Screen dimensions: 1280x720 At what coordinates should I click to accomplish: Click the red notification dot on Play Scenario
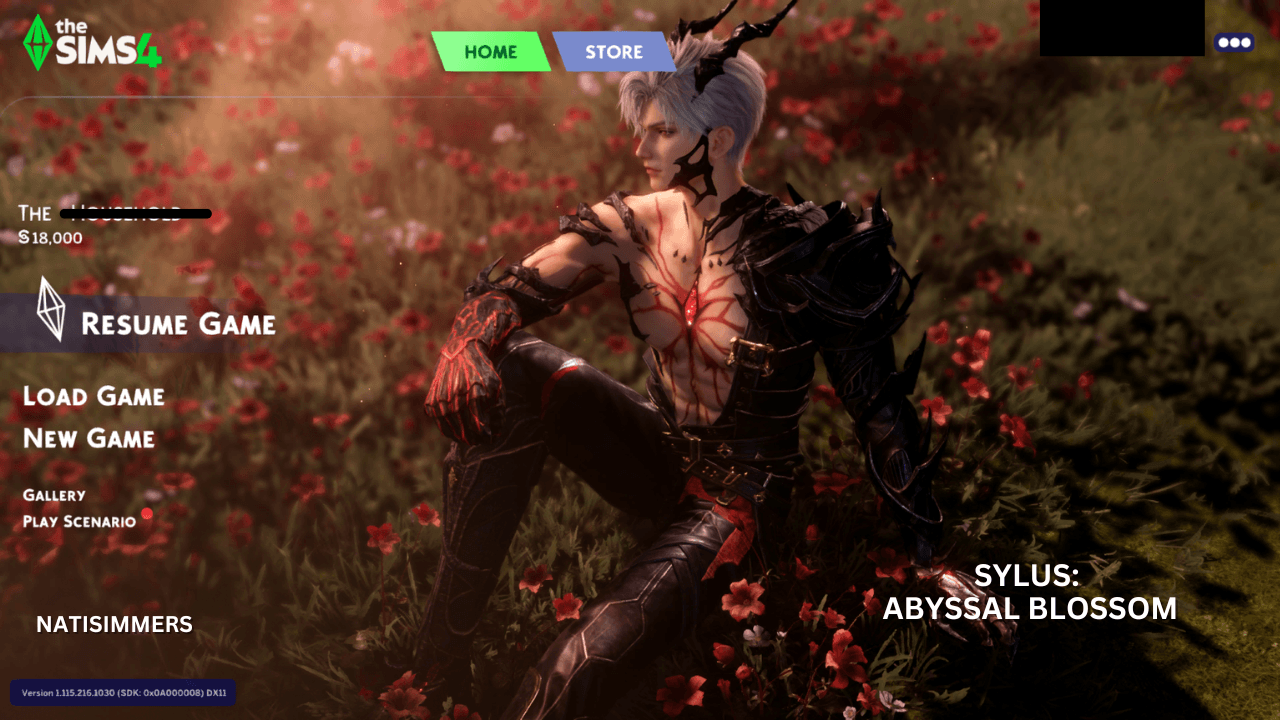[148, 514]
